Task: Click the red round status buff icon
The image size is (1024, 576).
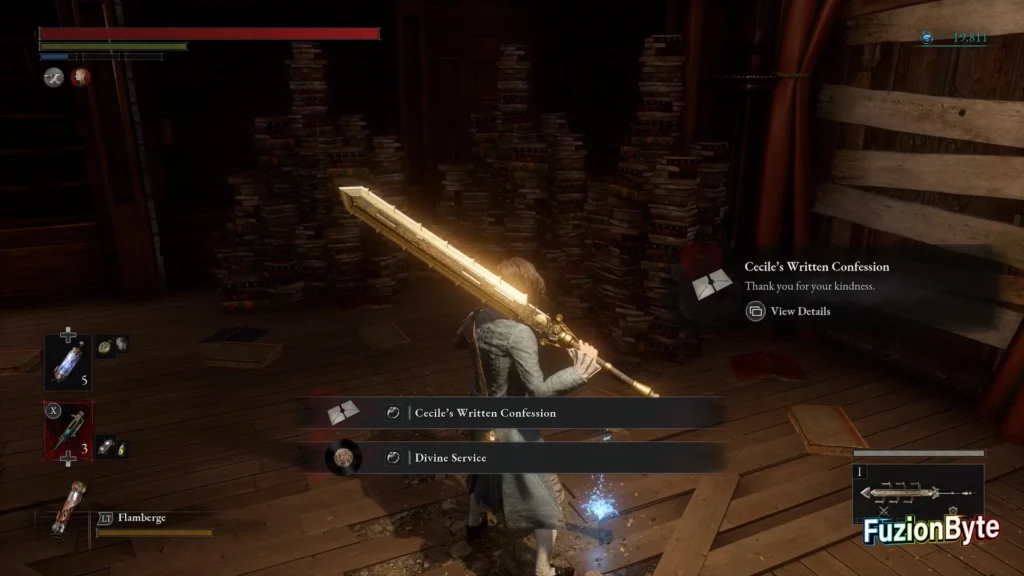Action: 81,77
